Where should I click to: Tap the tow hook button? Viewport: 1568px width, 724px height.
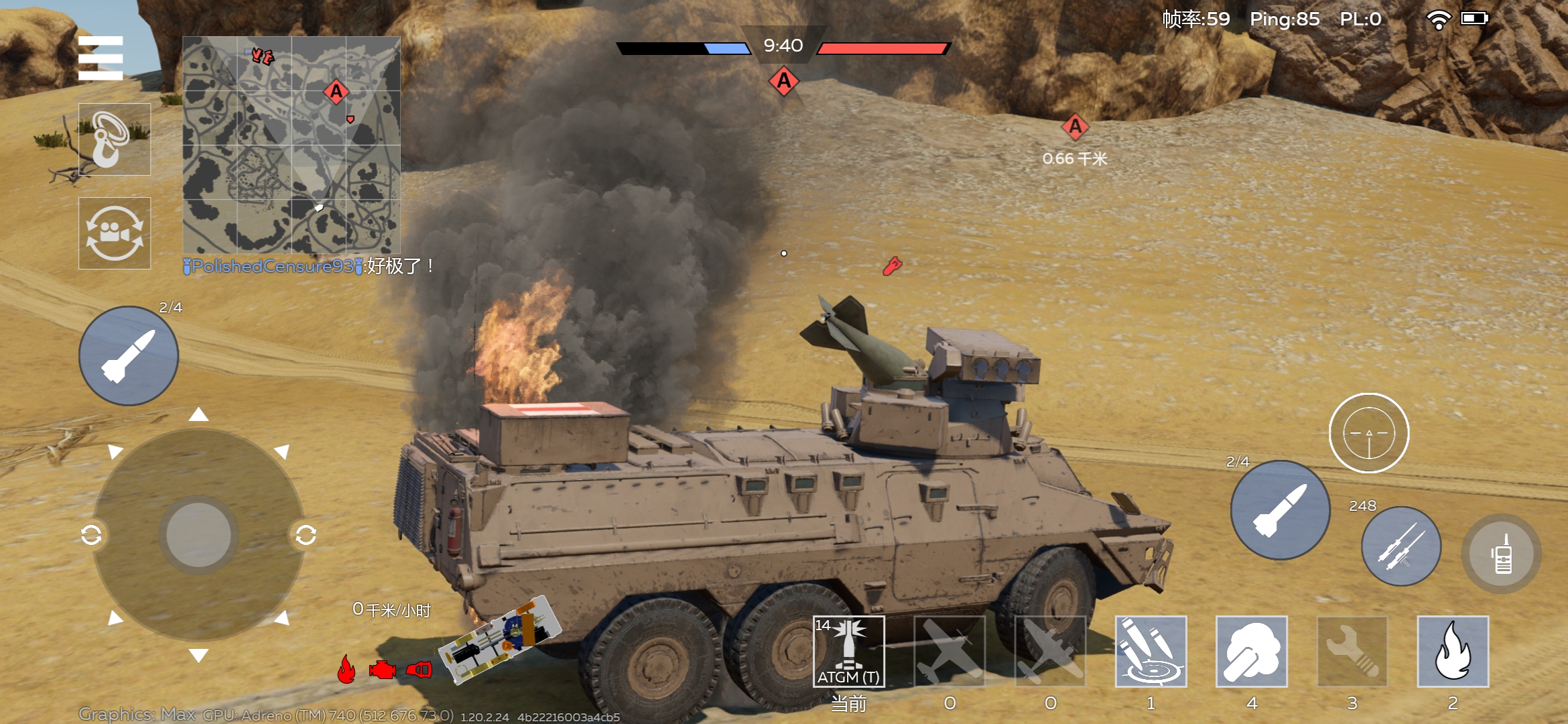[115, 139]
